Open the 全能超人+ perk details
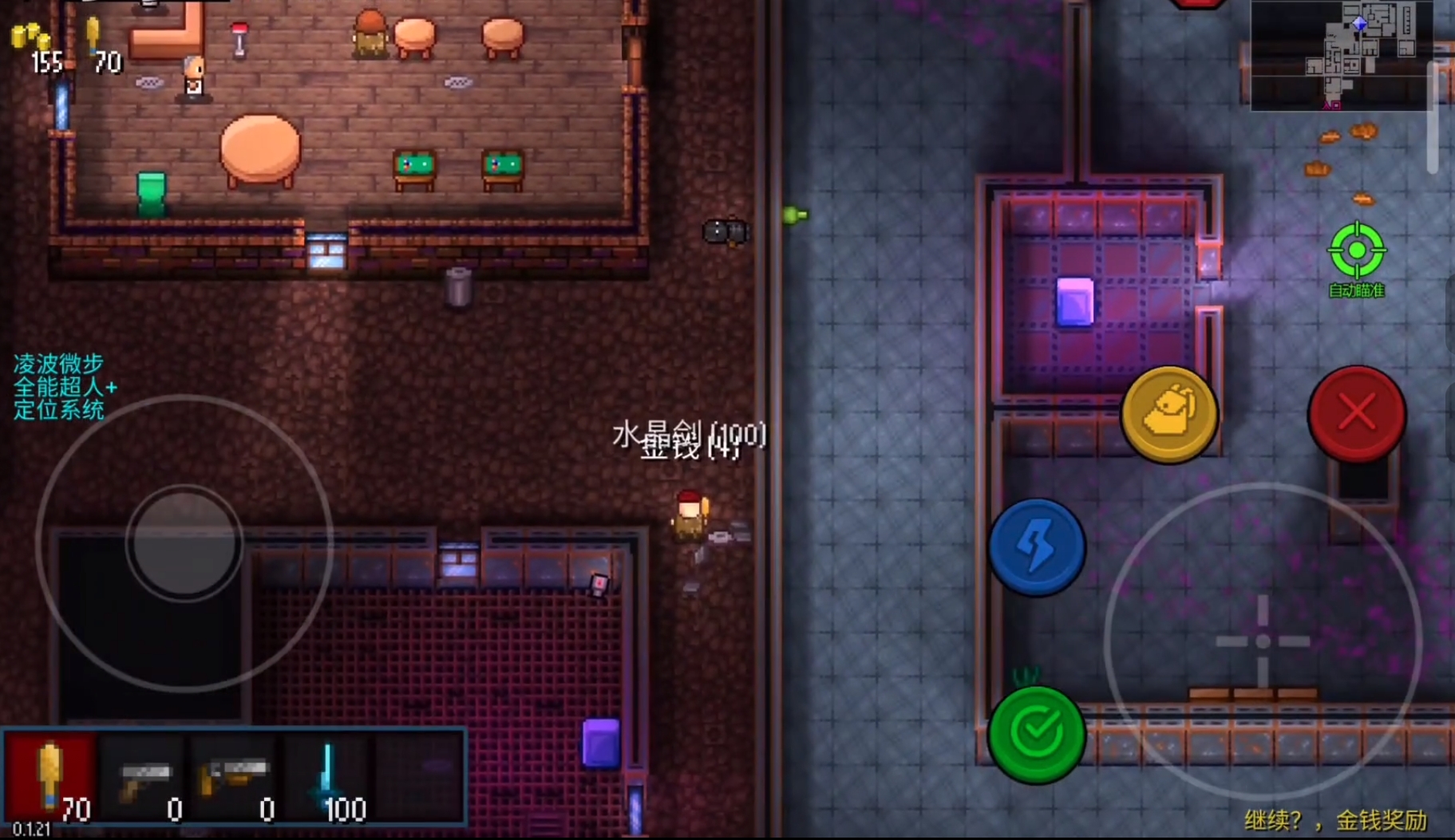The height and width of the screenshot is (840, 1455). (66, 385)
